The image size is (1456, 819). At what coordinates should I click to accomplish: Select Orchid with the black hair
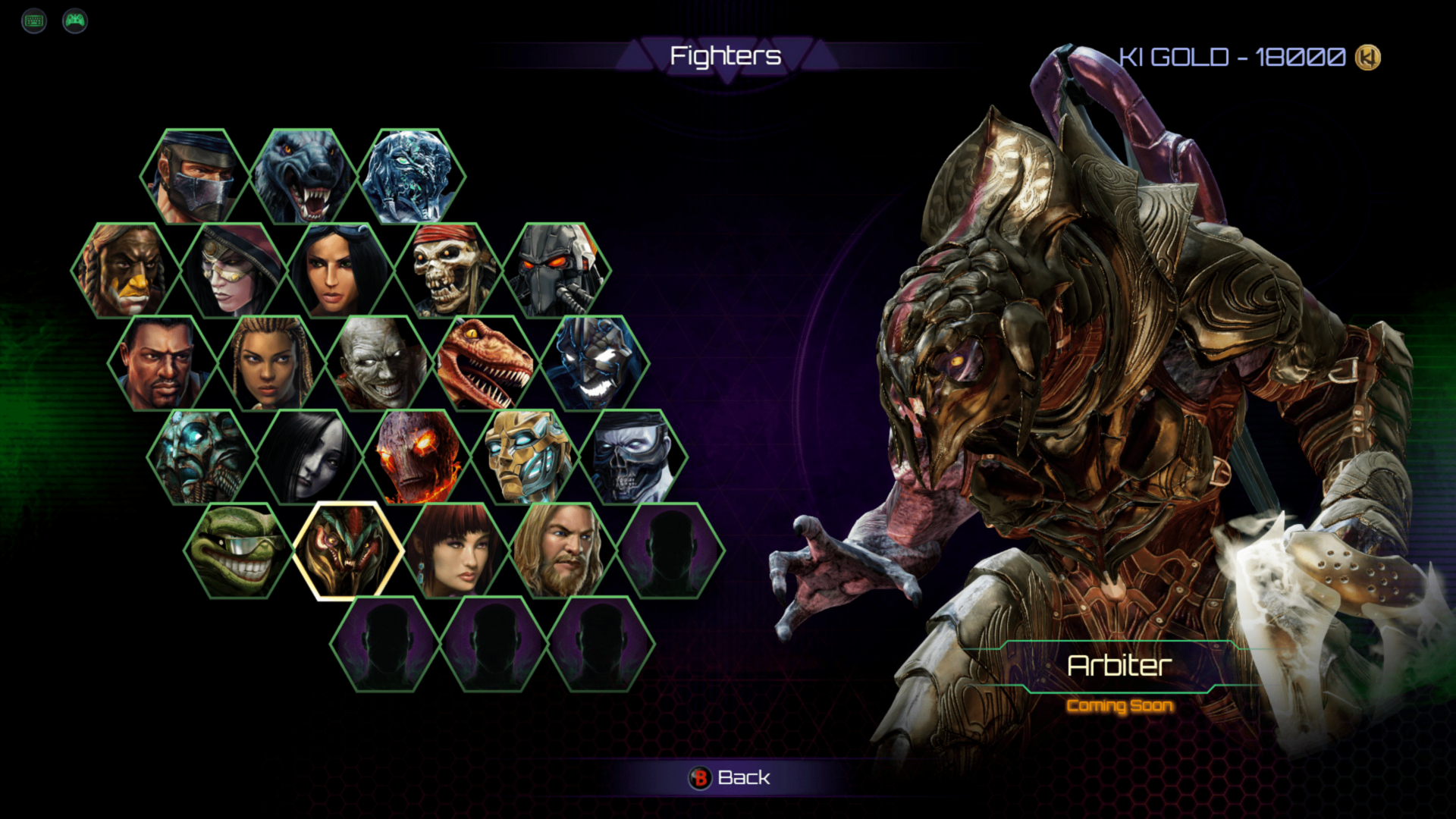coord(341,270)
